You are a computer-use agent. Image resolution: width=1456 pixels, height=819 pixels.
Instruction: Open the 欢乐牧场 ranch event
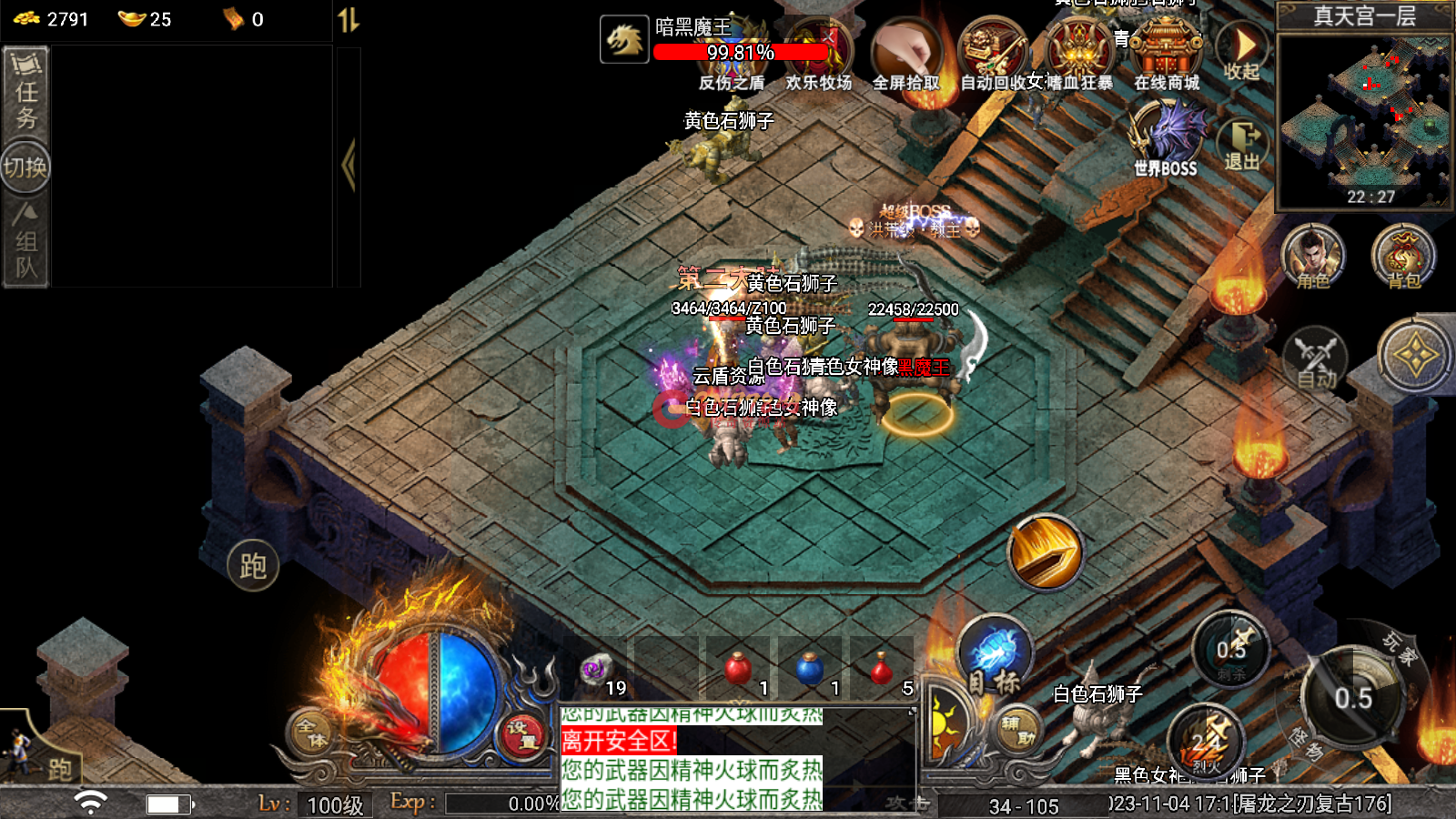(818, 56)
